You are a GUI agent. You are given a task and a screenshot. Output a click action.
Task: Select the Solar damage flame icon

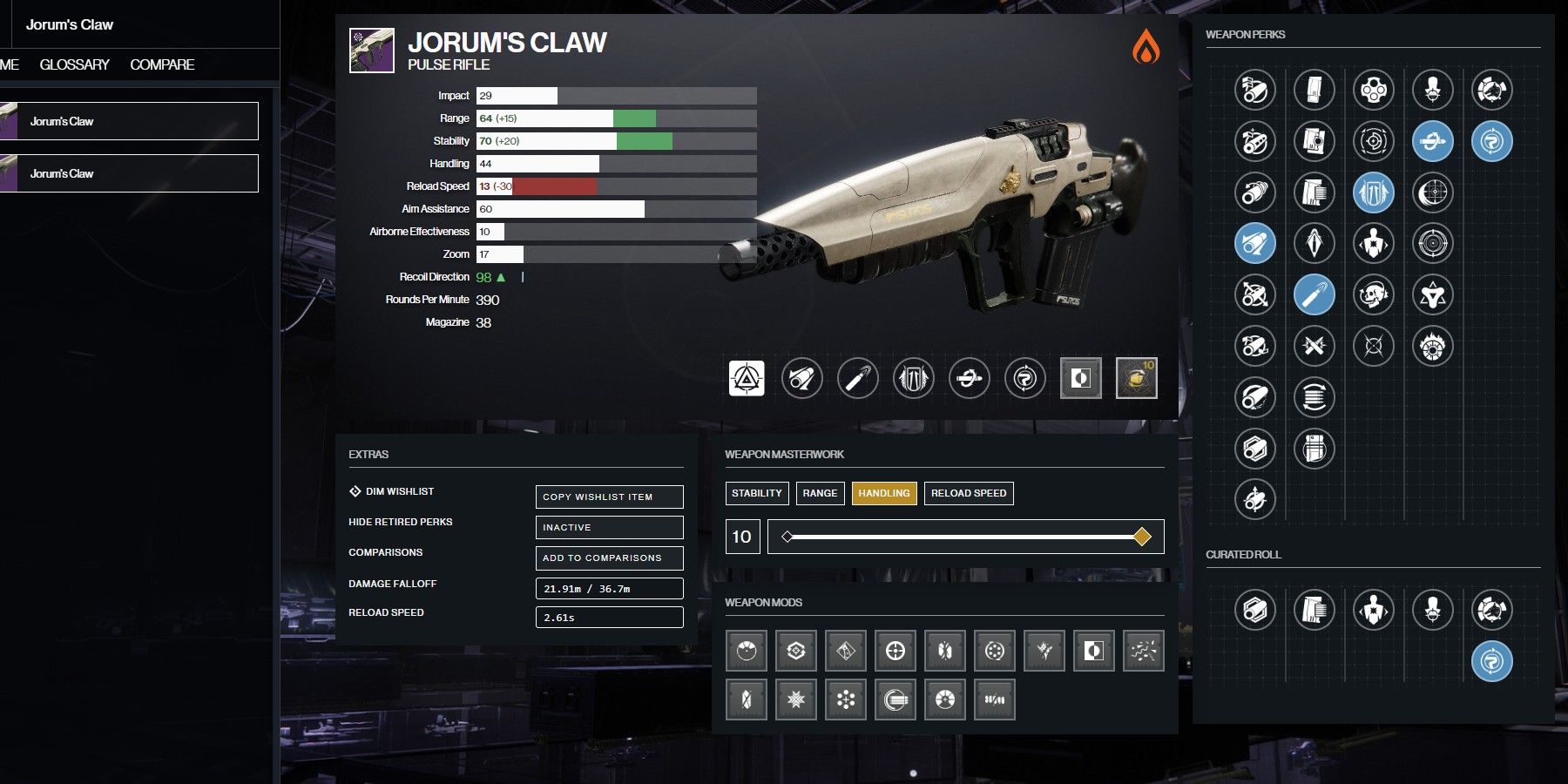[x=1148, y=50]
